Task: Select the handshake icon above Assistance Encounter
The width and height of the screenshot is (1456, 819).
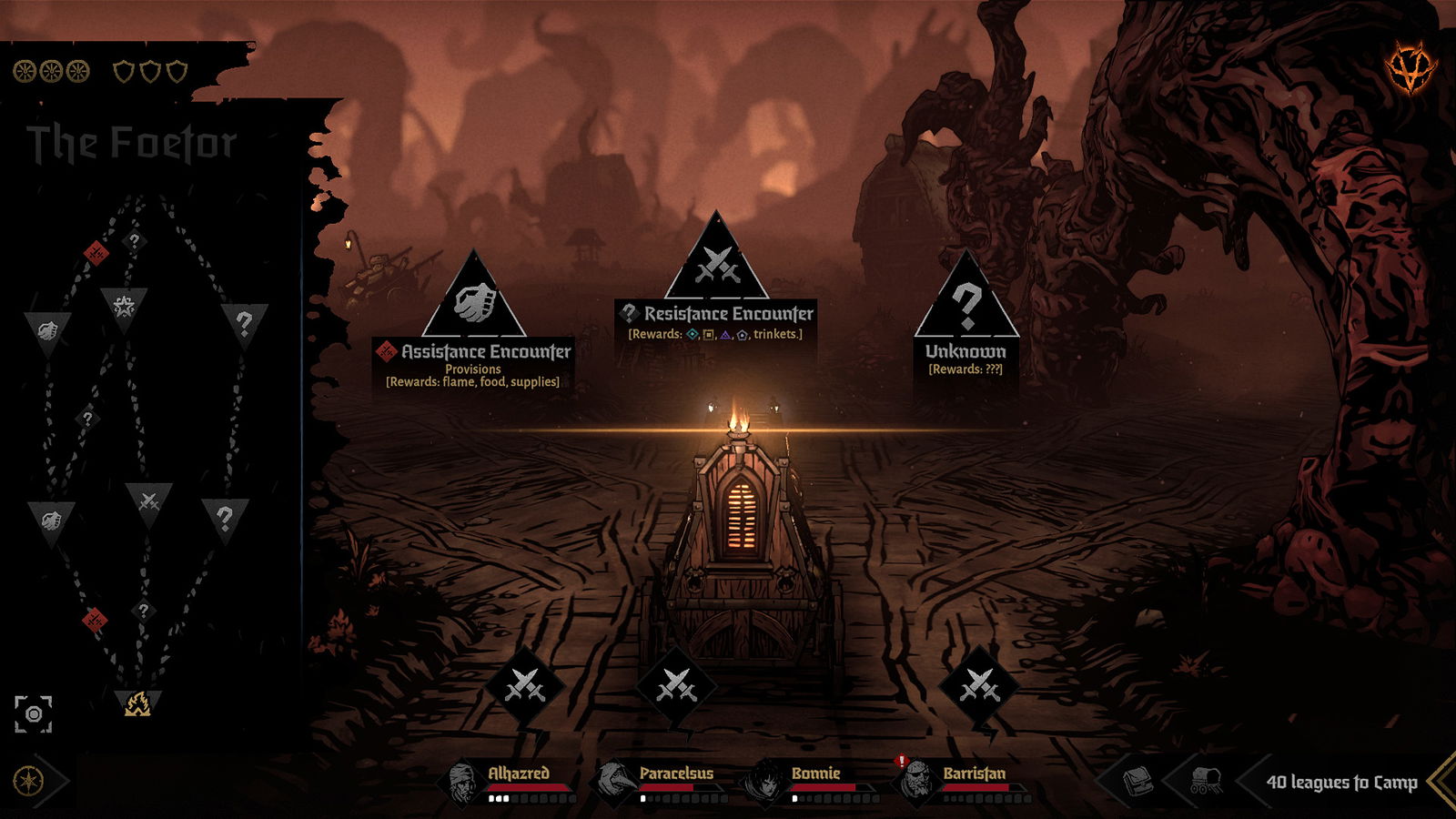Action: [476, 300]
